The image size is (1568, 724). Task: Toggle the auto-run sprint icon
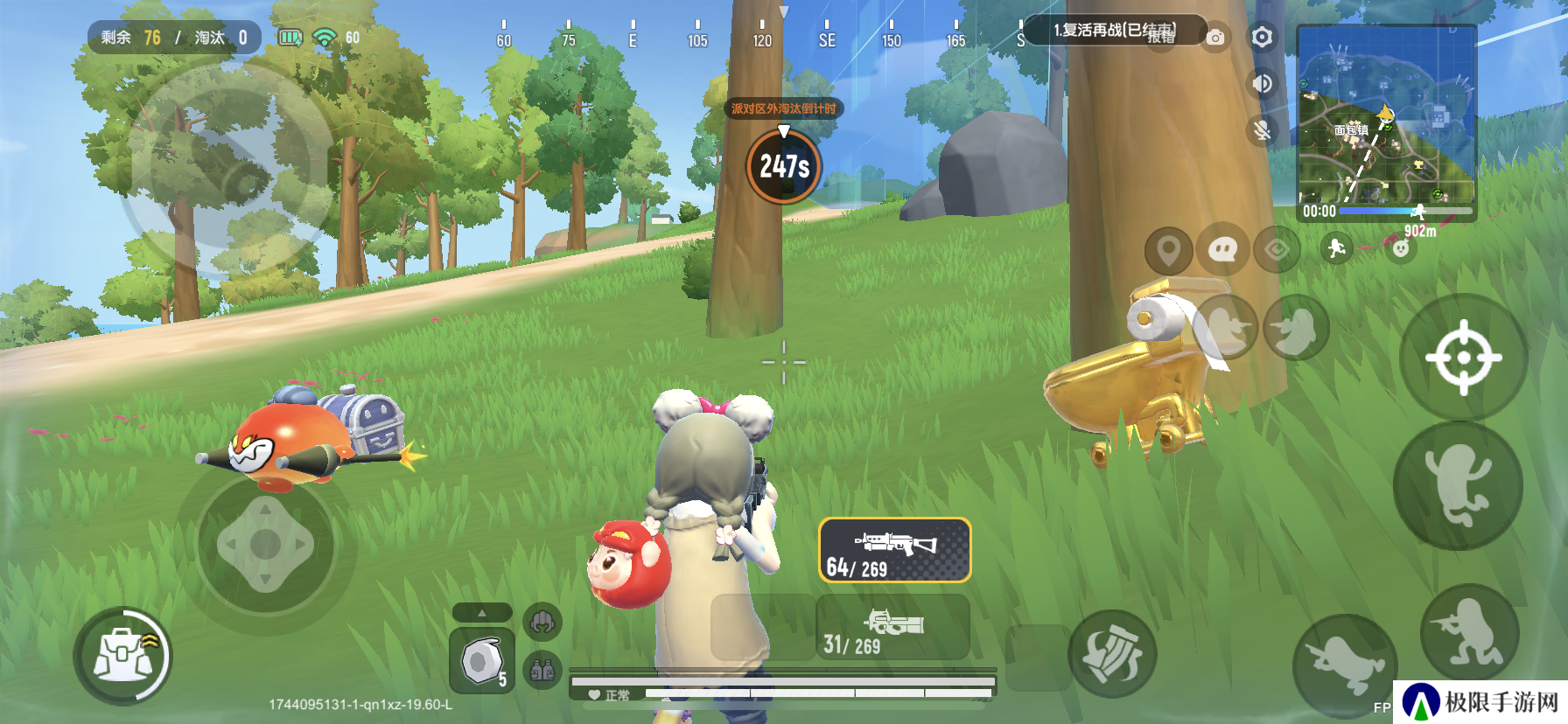(x=1336, y=249)
